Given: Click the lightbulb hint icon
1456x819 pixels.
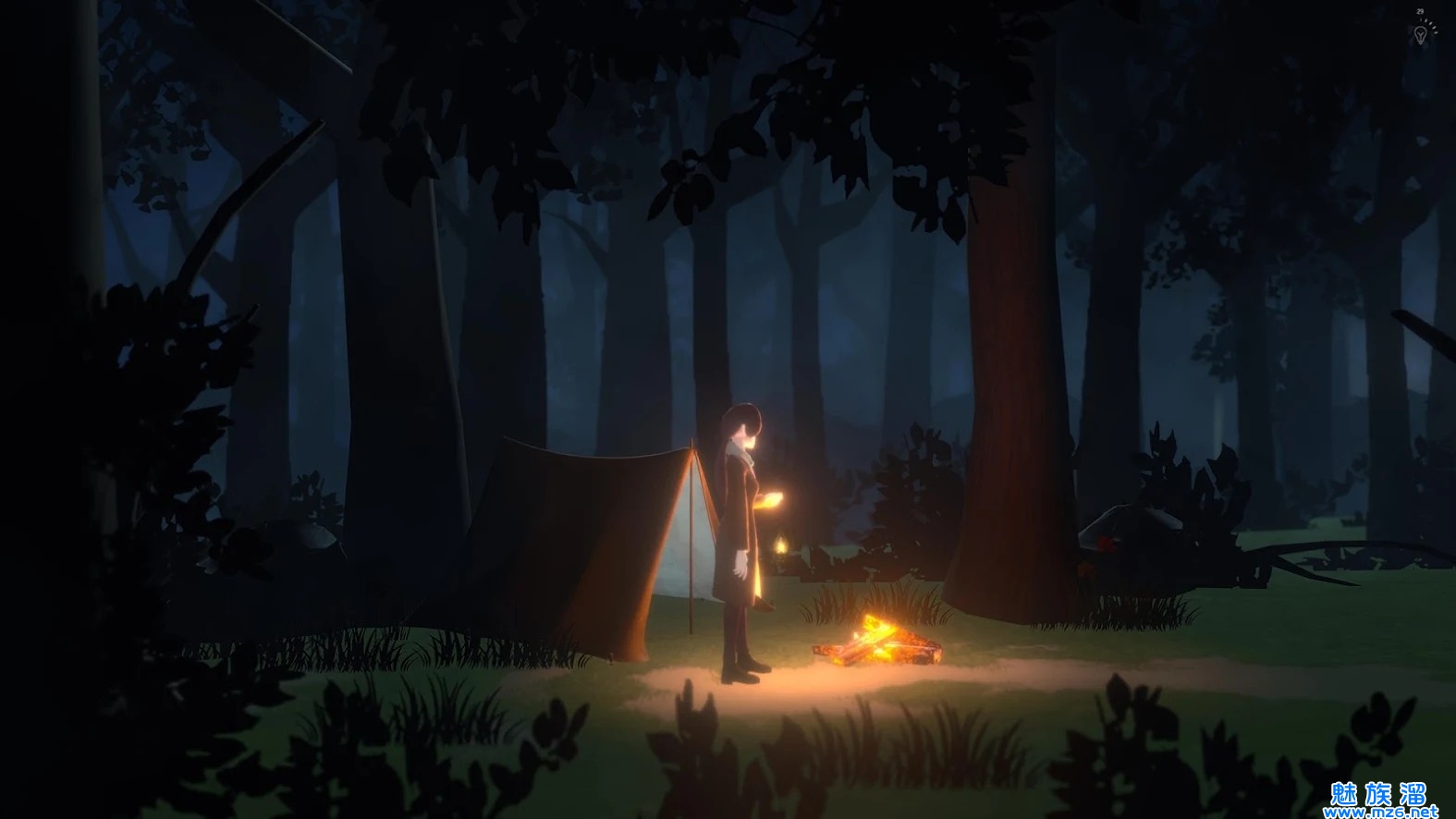Looking at the screenshot, I should (1420, 34).
